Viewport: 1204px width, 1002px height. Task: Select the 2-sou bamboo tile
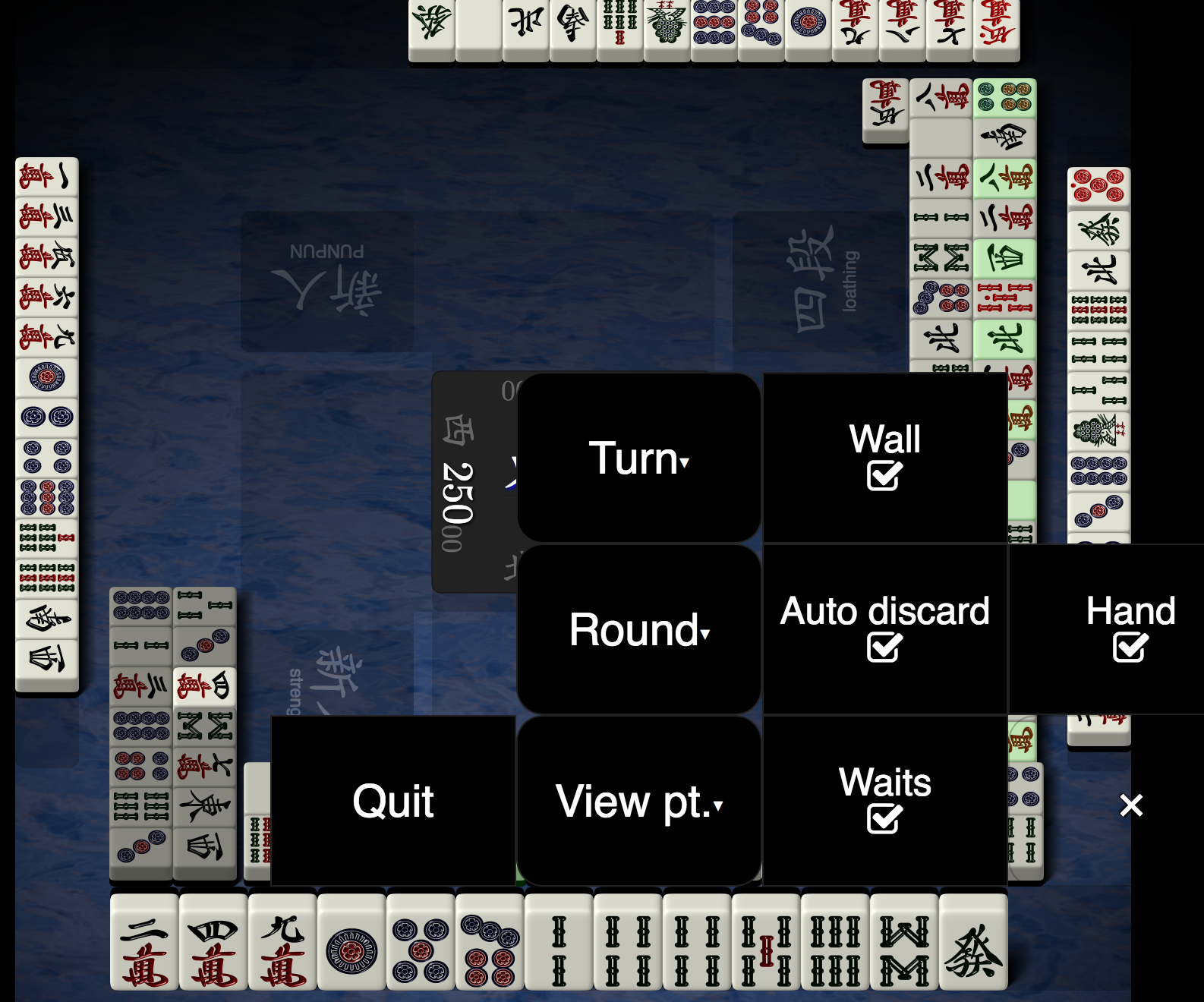[x=558, y=945]
